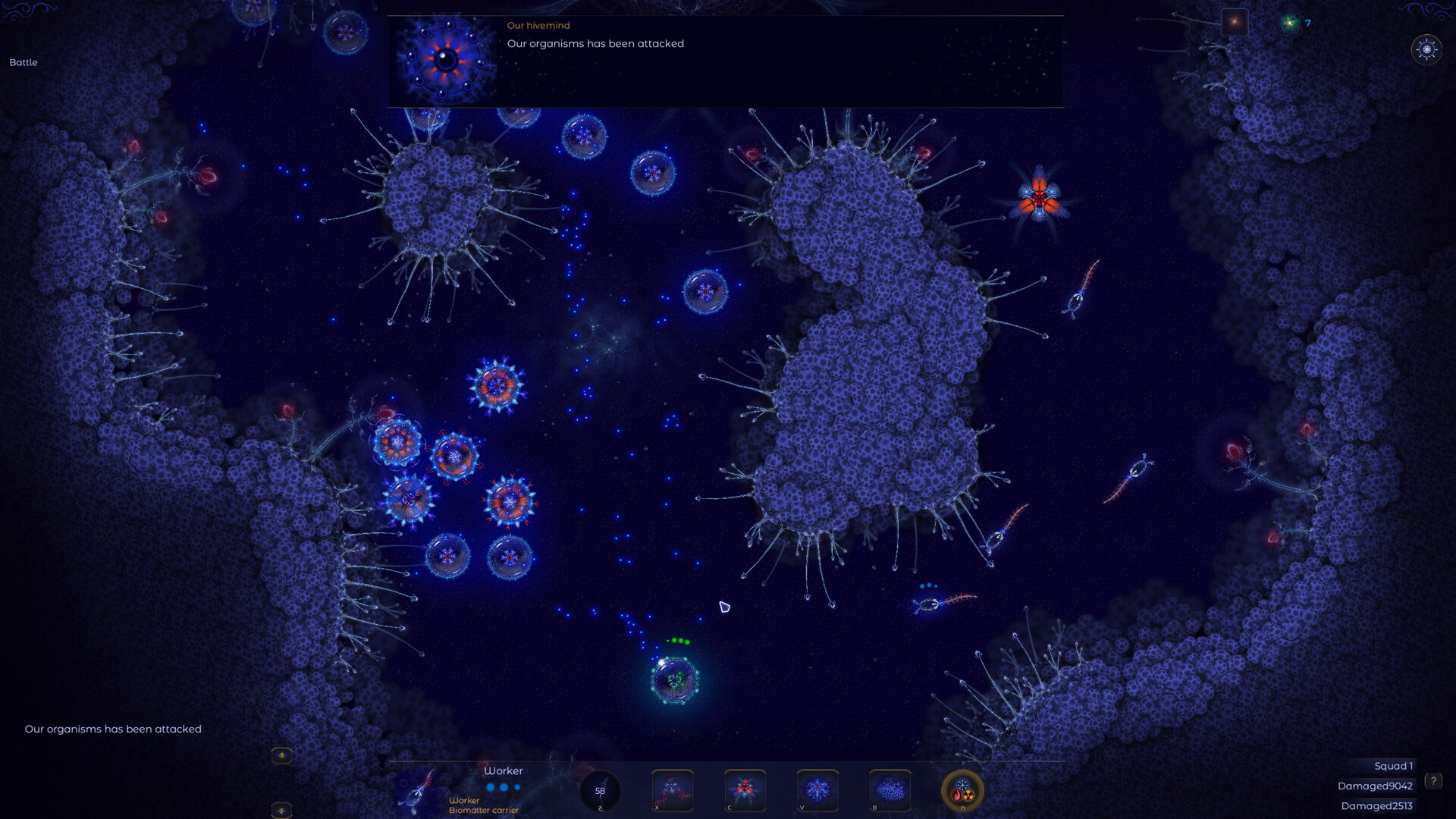
Task: Open settings via the ship-wheel icon
Action: [1427, 50]
